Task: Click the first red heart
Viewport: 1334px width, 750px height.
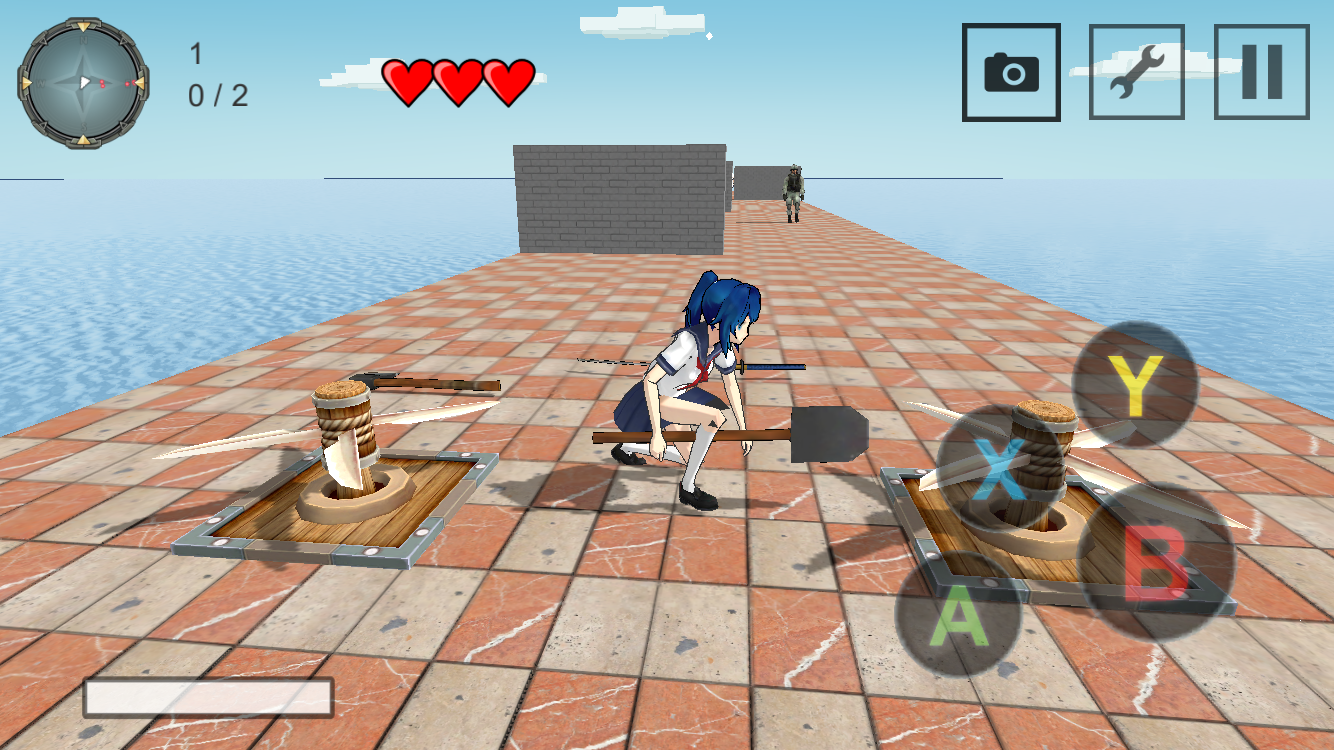Action: (x=406, y=78)
